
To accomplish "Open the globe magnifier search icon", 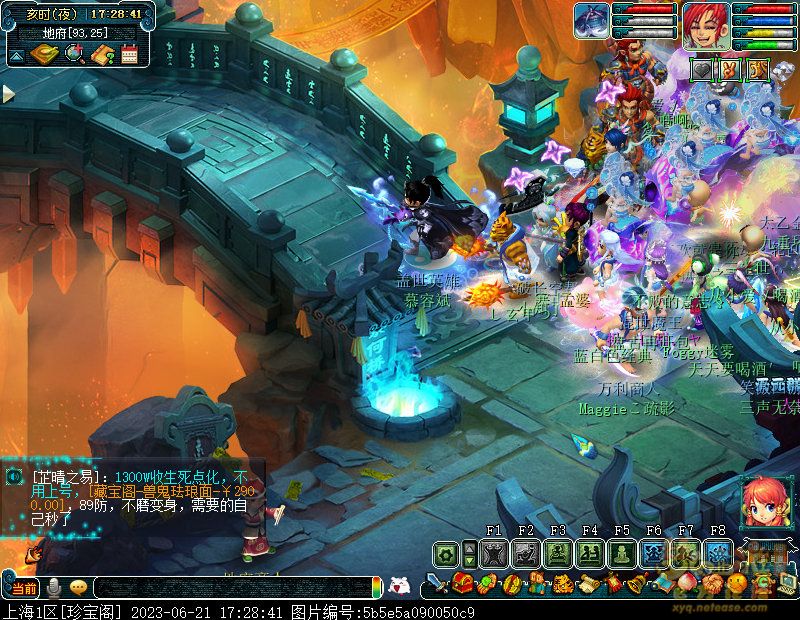I will [73, 54].
